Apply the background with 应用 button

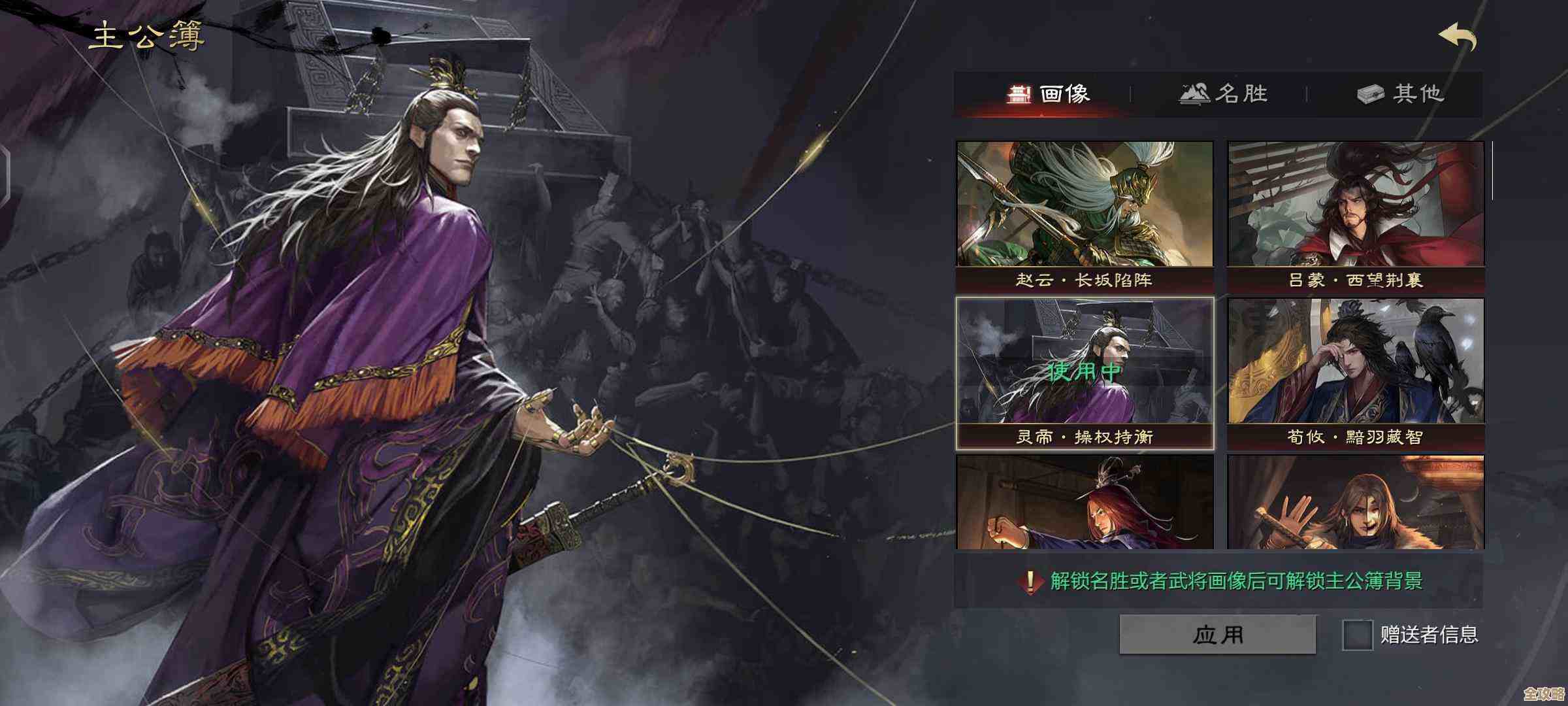click(1217, 634)
